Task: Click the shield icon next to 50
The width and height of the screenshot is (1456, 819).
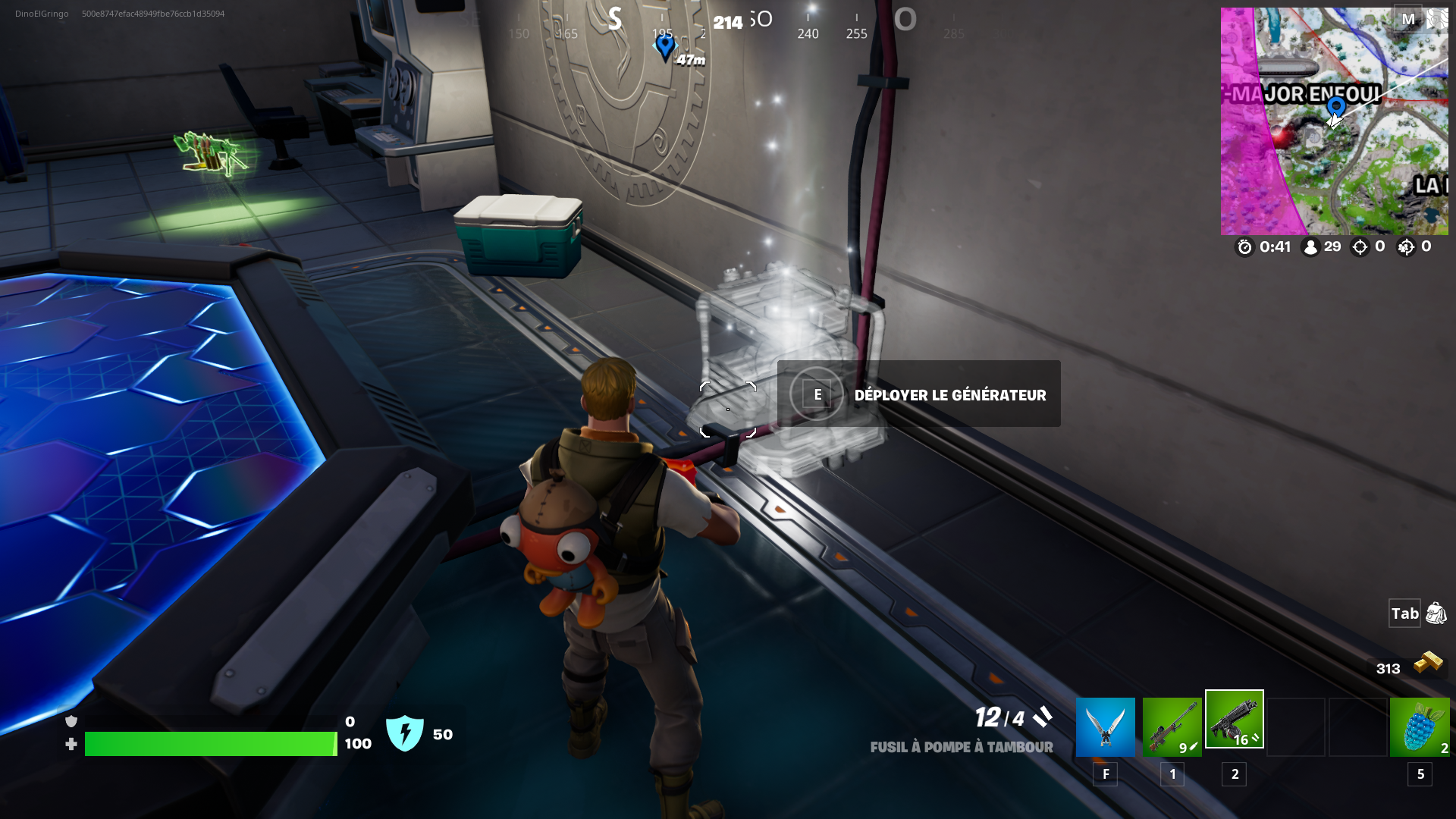Action: (404, 733)
